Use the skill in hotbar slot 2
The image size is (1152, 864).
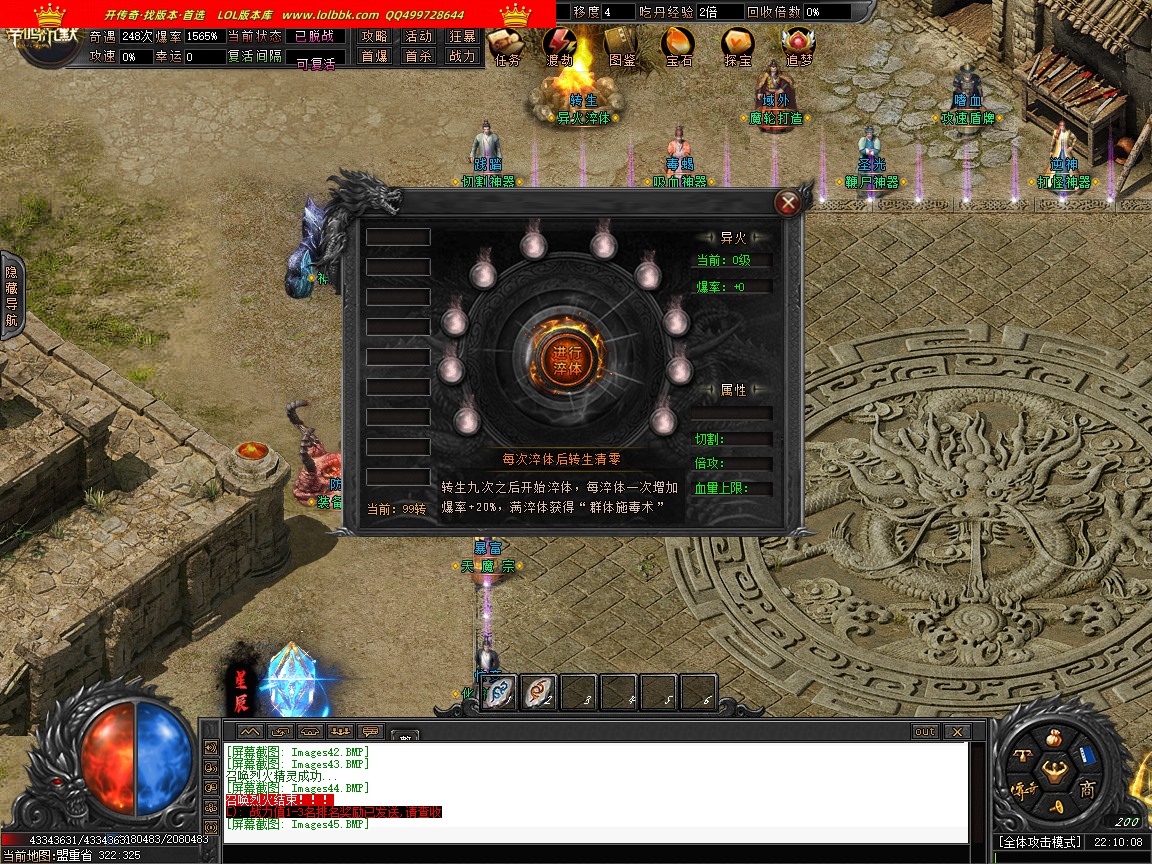(x=540, y=691)
